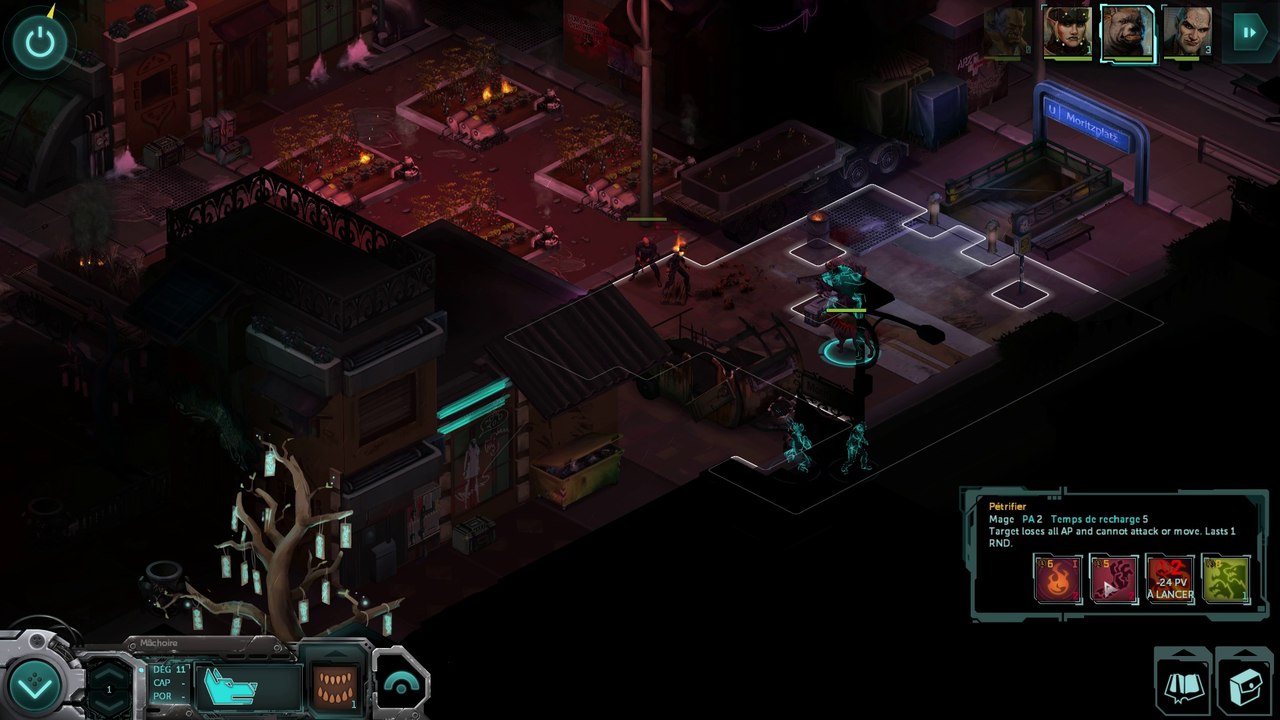Cast the flame spell
1280x720 pixels.
click(1058, 579)
